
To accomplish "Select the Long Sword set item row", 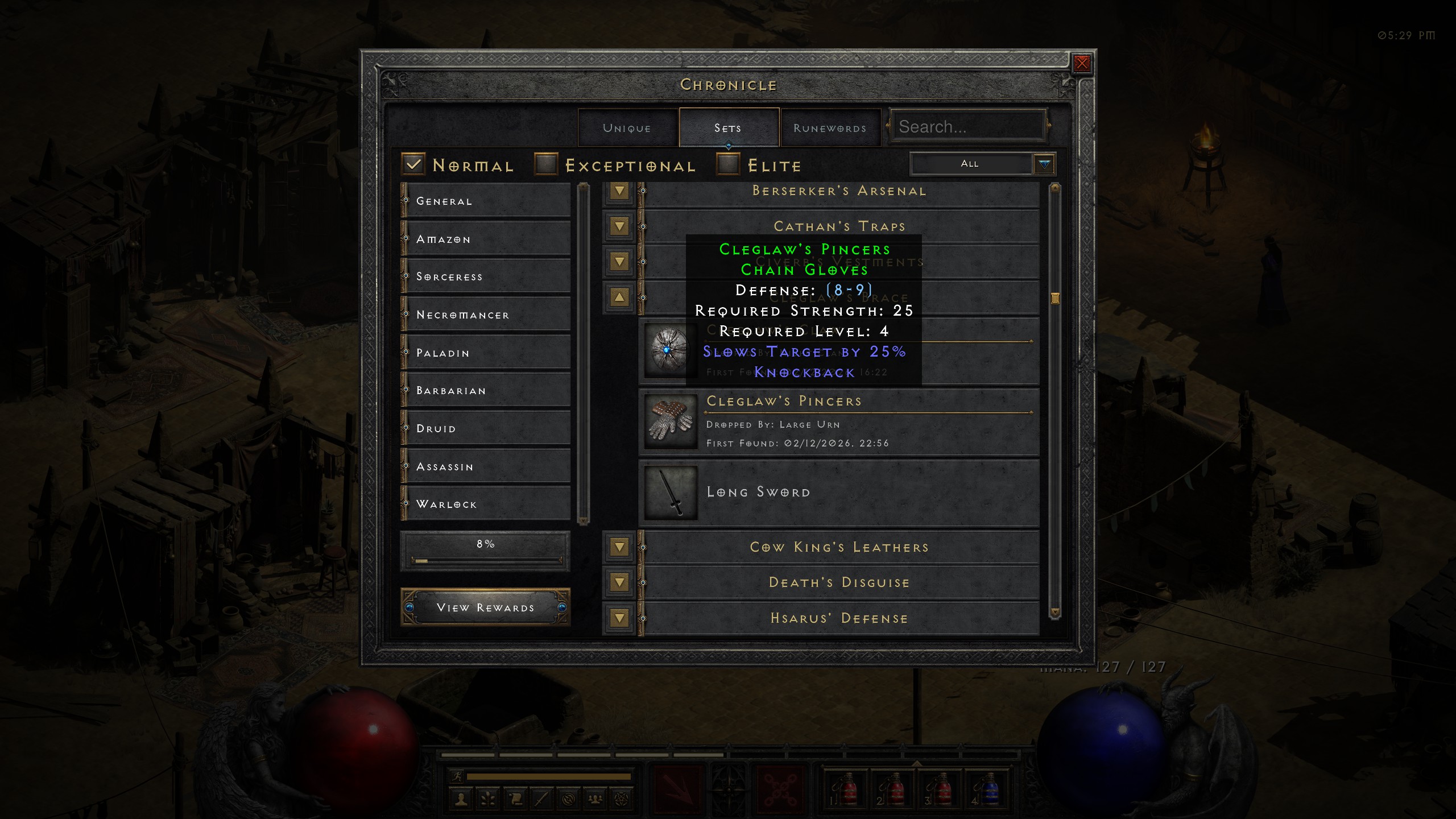I will coord(839,493).
